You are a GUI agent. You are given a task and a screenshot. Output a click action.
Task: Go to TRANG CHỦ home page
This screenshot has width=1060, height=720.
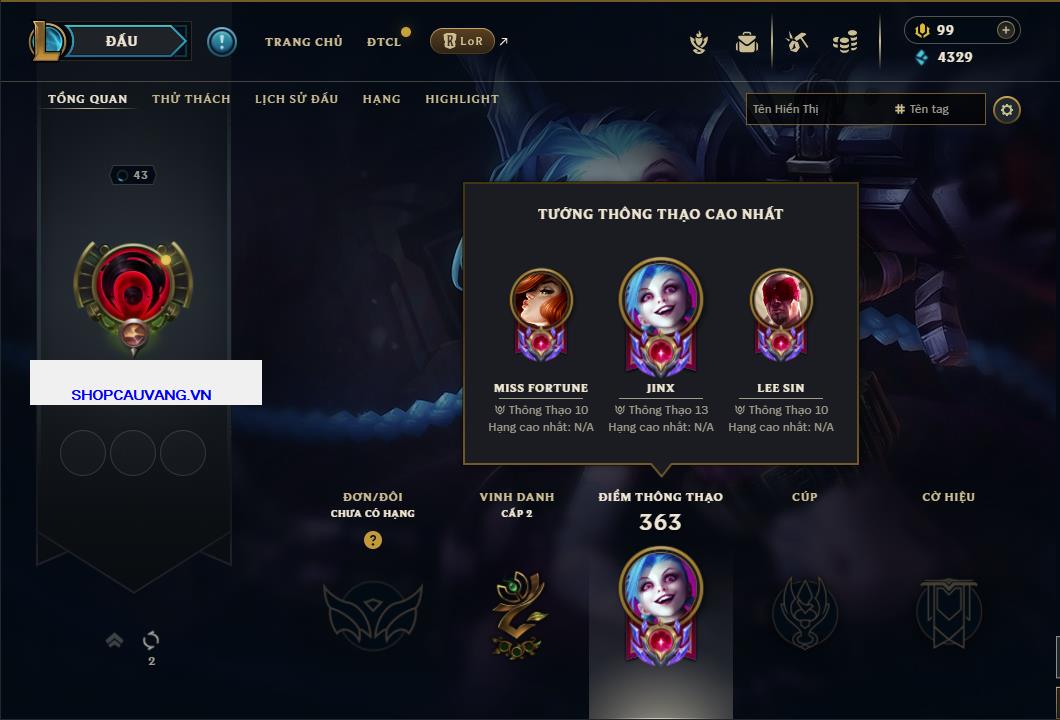point(303,42)
